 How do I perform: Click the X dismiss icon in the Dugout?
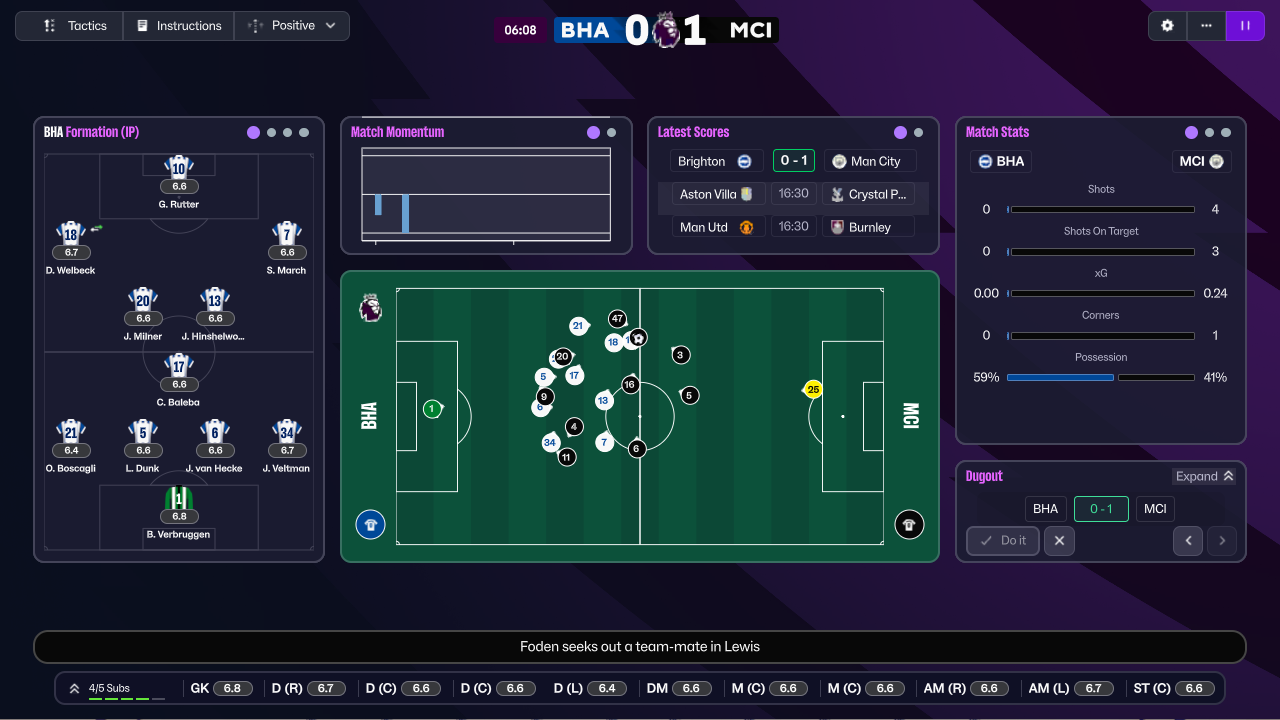tap(1059, 540)
